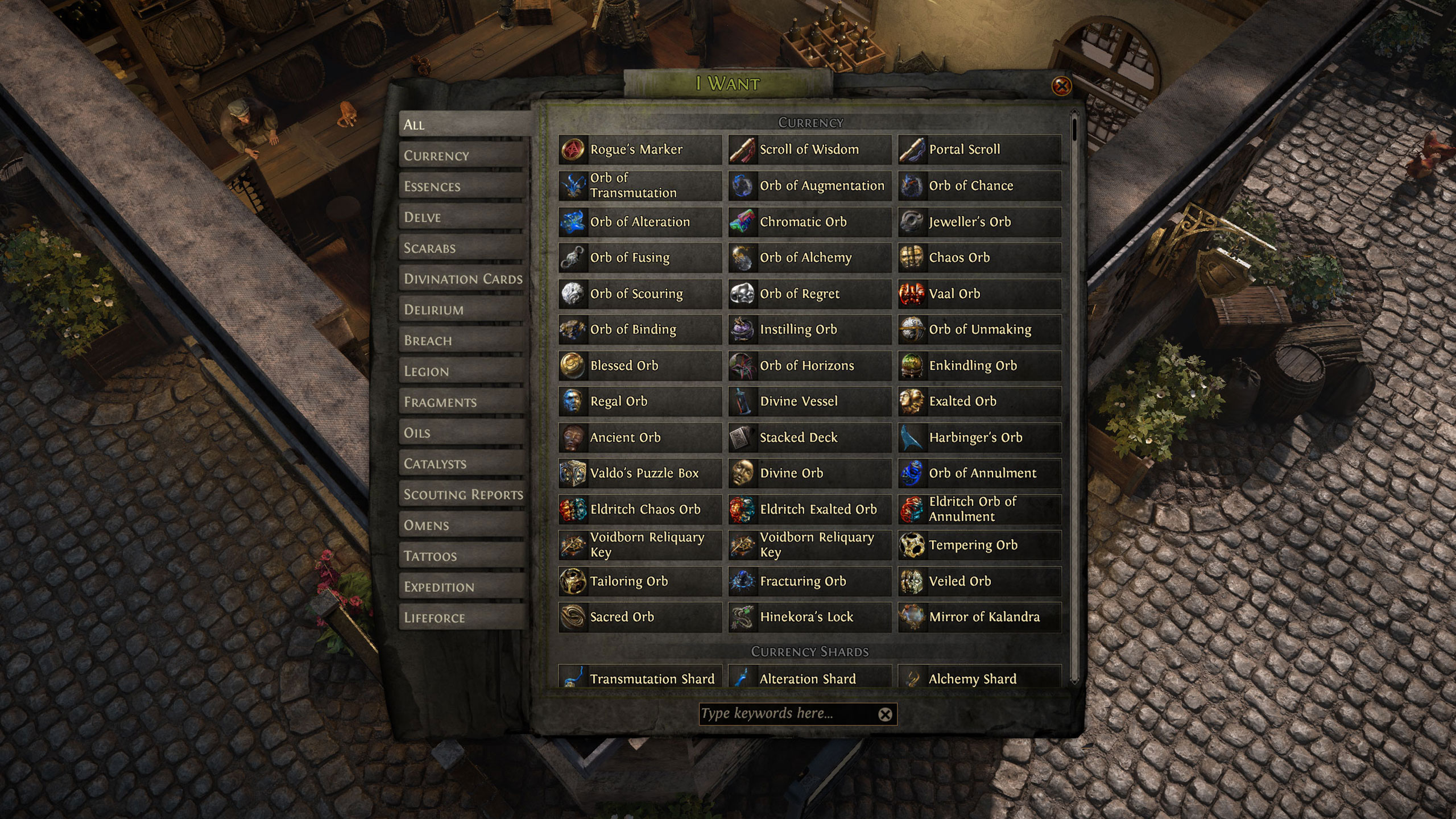This screenshot has width=1456, height=819.
Task: Show the Divination Cards category
Action: coord(462,279)
